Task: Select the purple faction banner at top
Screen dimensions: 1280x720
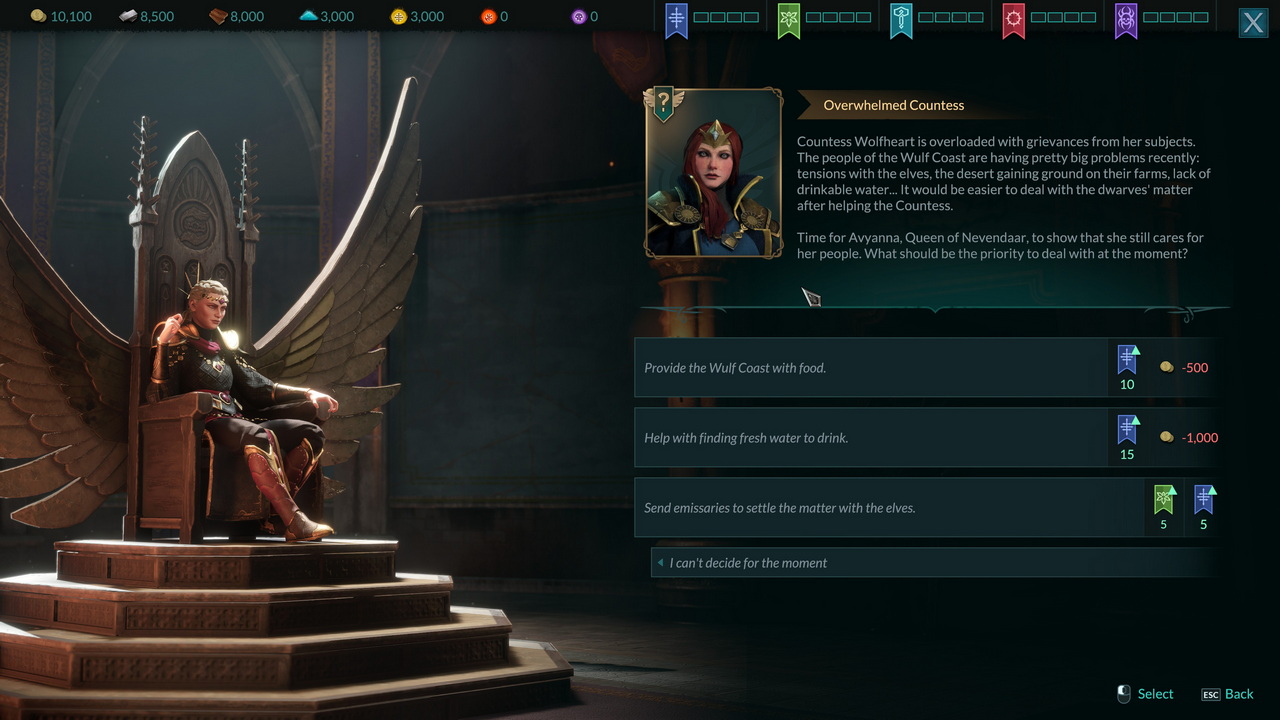Action: click(1126, 20)
